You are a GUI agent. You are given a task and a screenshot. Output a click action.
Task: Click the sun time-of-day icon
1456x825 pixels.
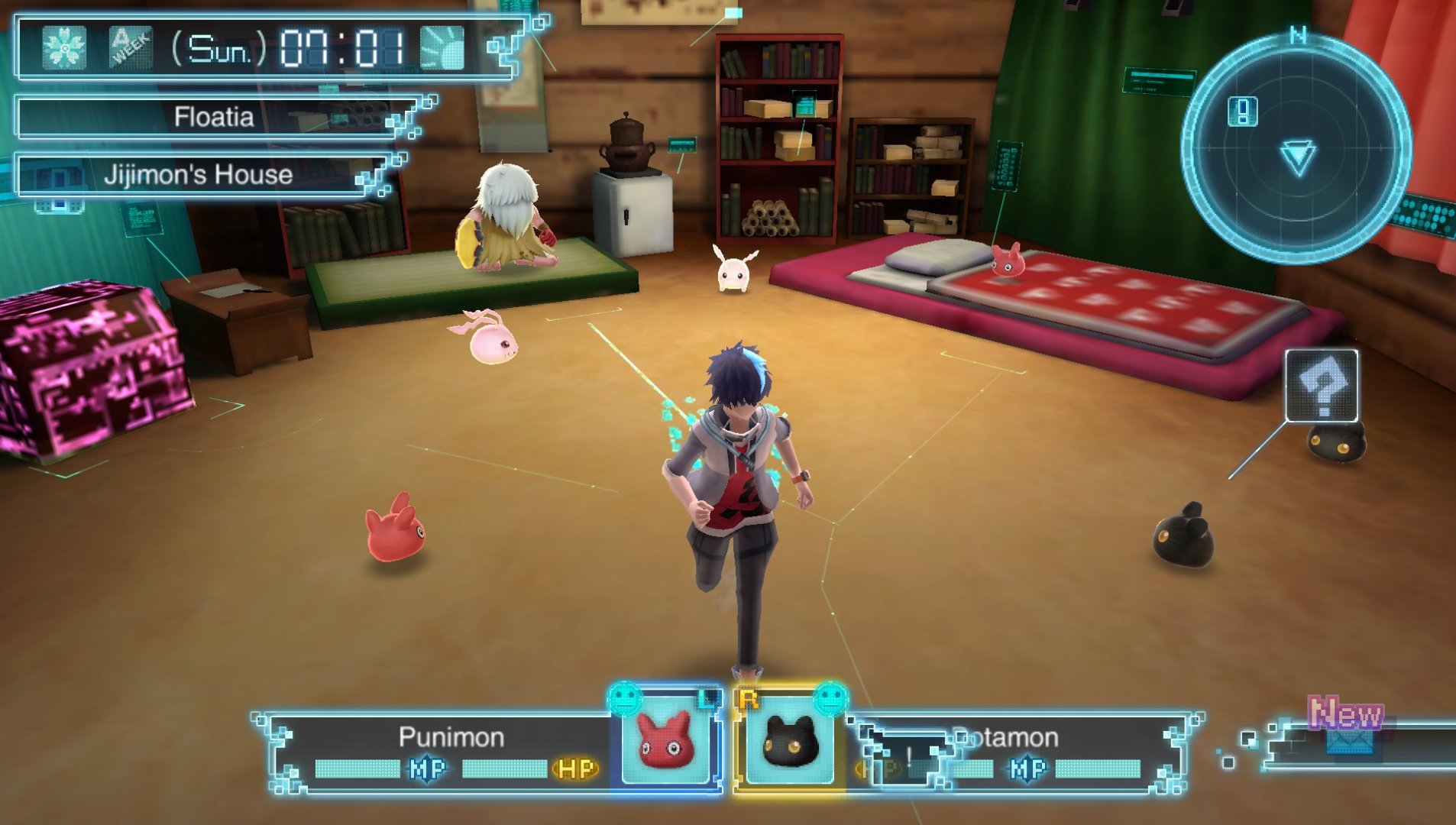click(442, 48)
